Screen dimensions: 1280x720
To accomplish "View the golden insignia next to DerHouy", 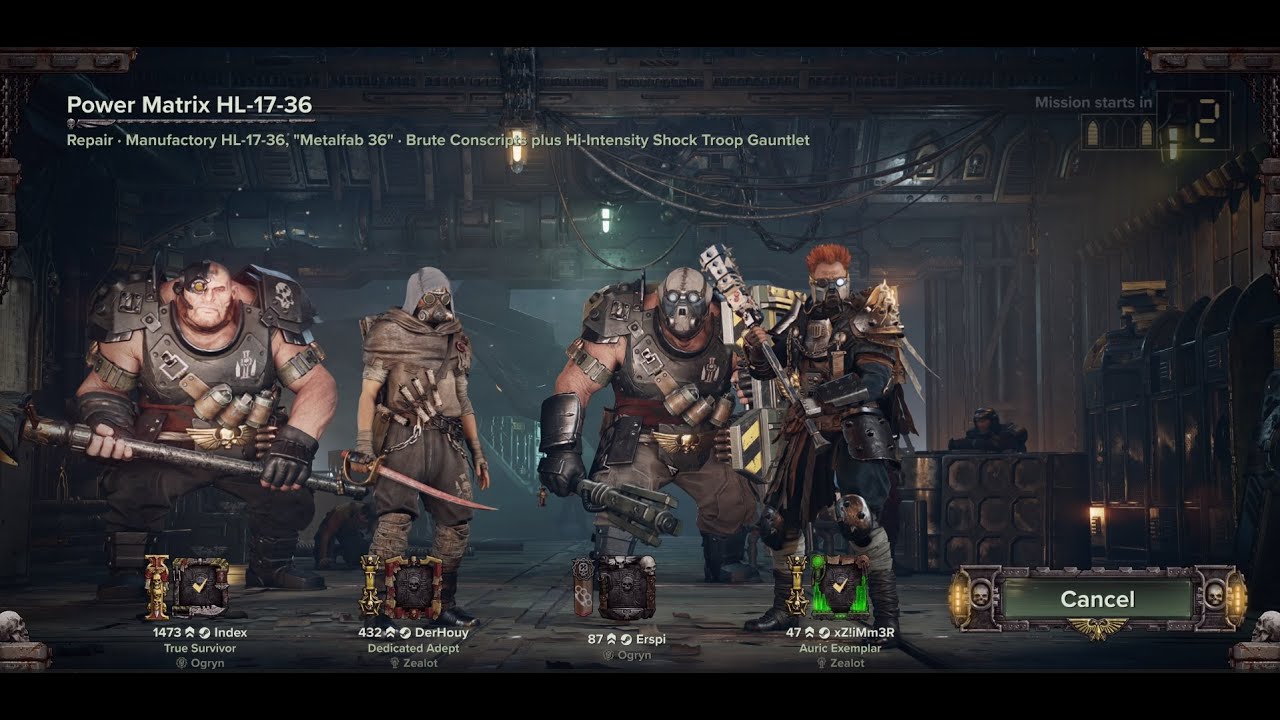I will tap(371, 588).
